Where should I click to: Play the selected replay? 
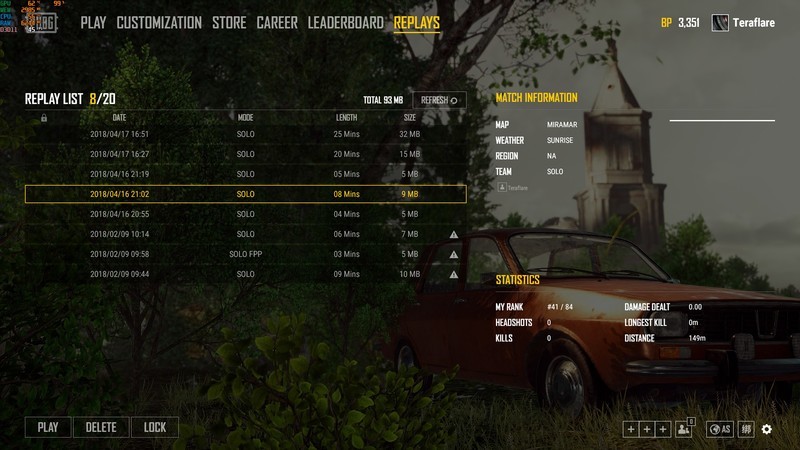(x=48, y=427)
